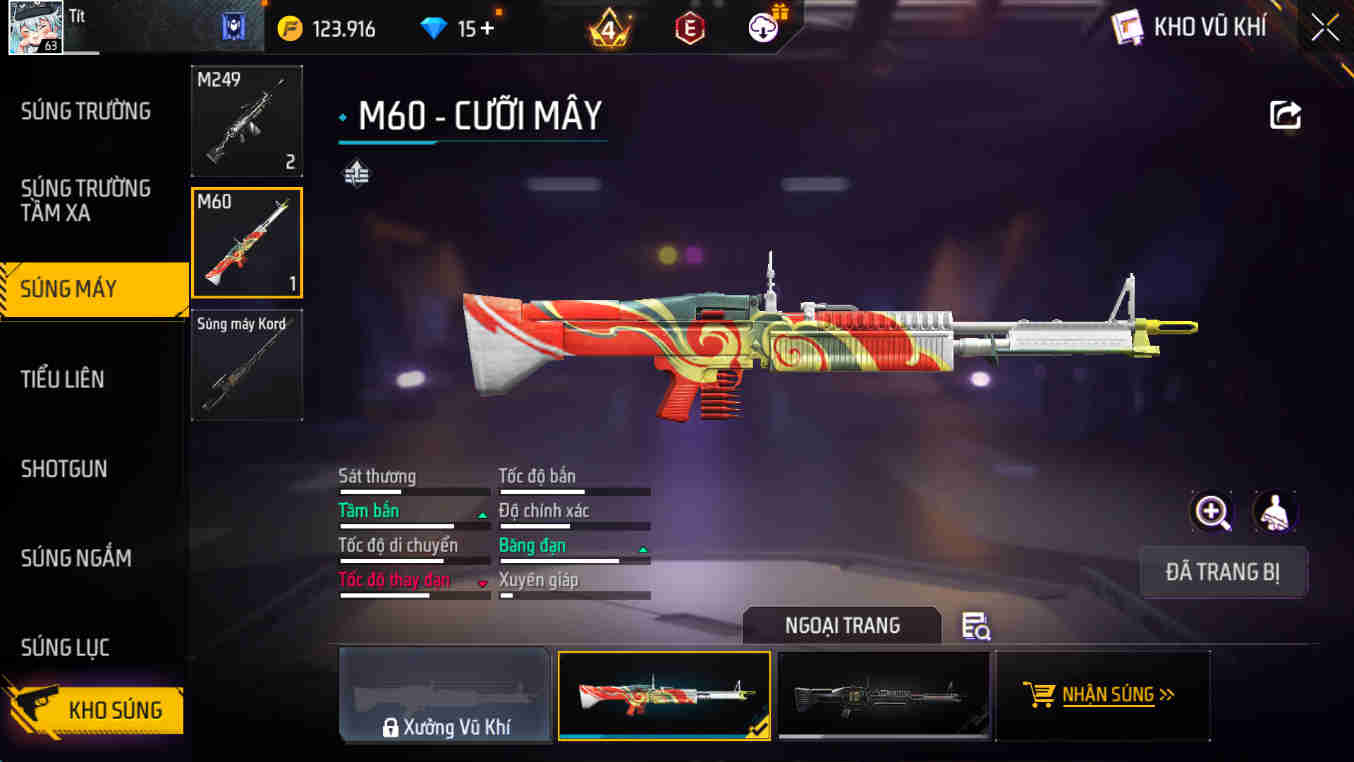Screen dimensions: 1354x762
Task: Preview weapon with the character icon
Action: pyautogui.click(x=1275, y=512)
